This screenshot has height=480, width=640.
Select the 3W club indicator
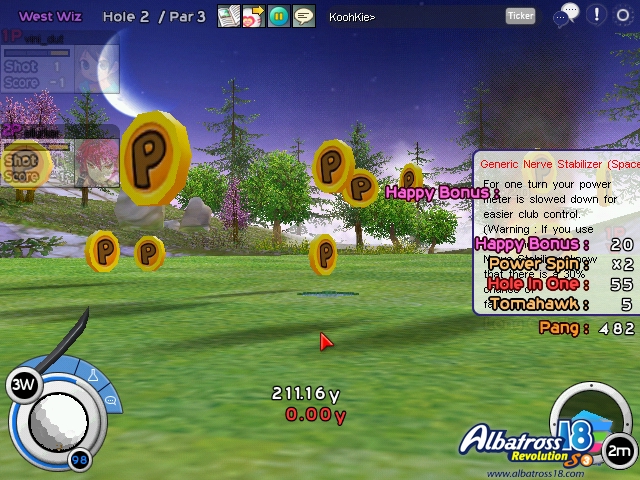point(23,385)
